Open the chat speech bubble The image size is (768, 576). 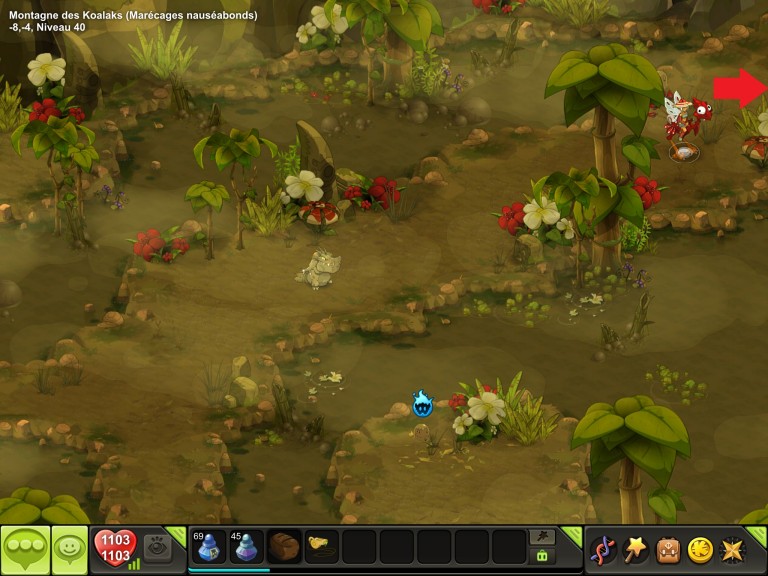click(25, 549)
